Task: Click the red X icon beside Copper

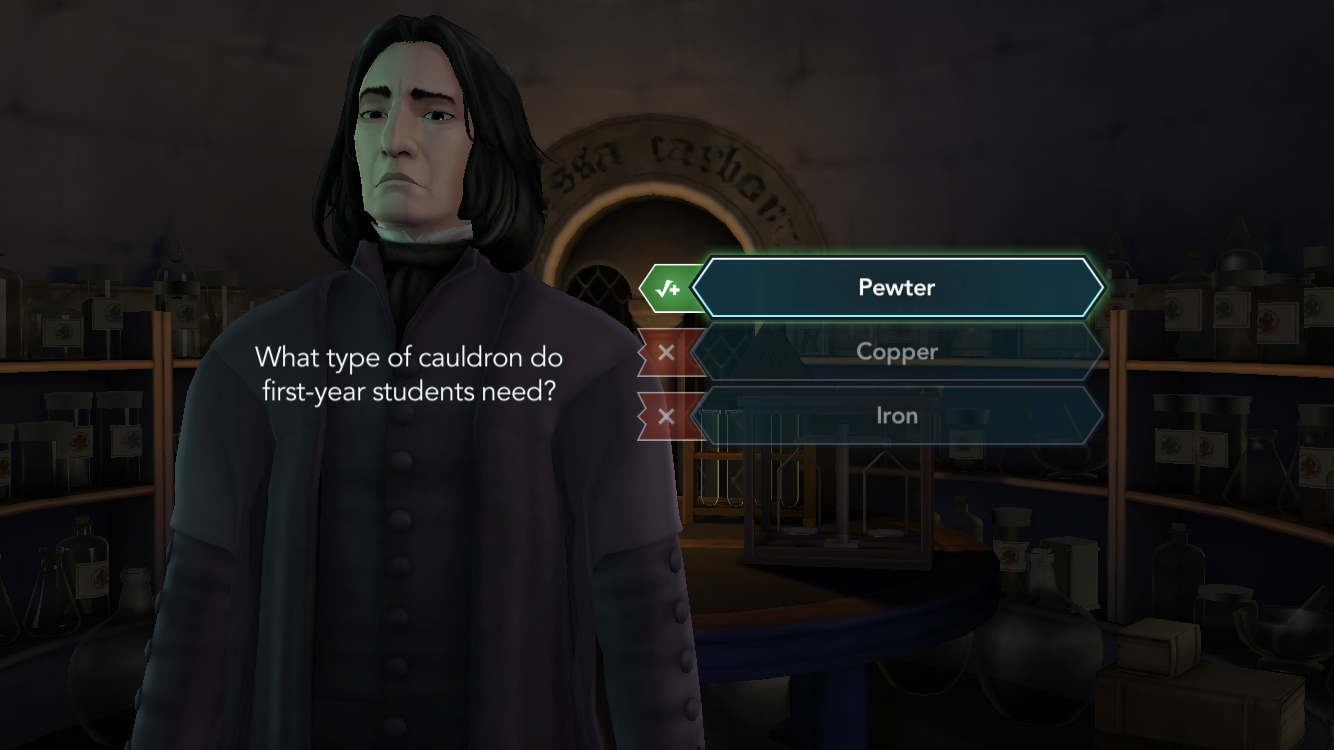Action: point(664,351)
